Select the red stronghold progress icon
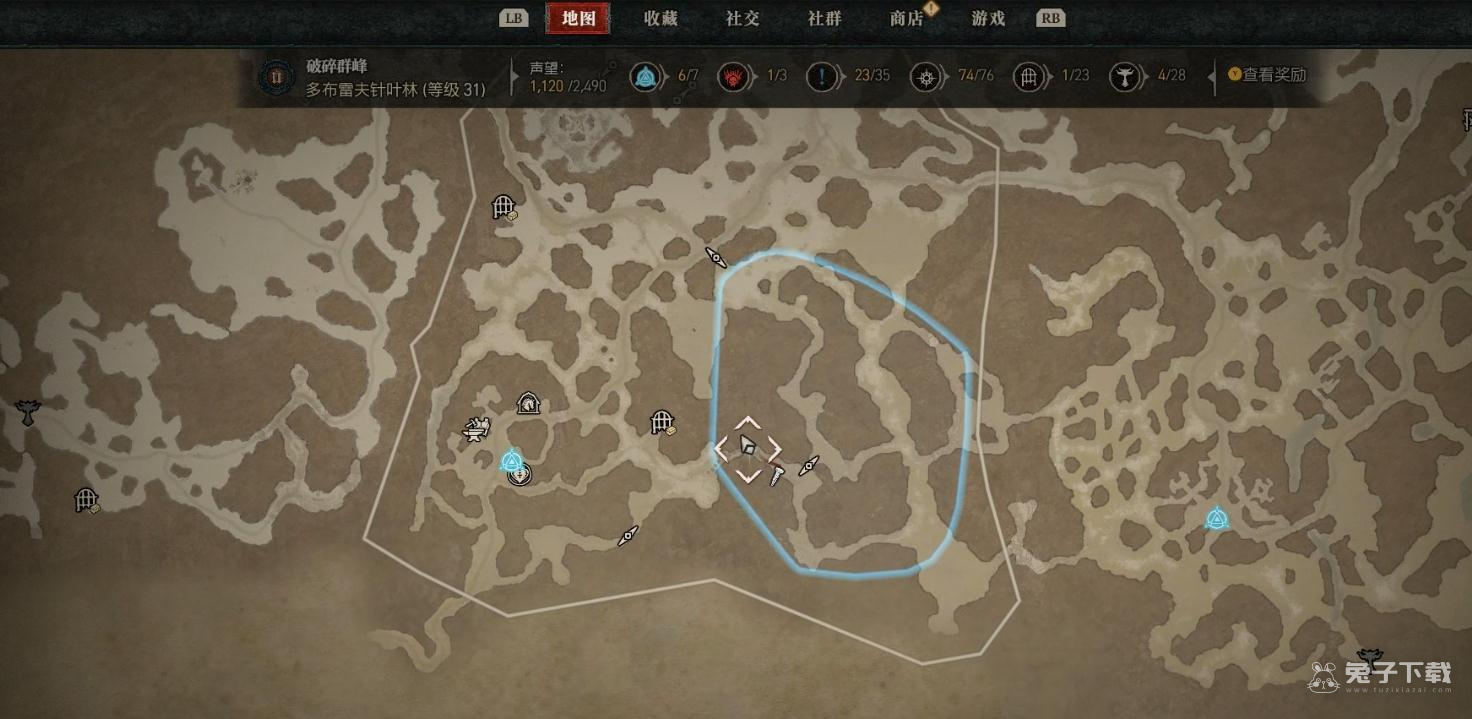Screen dimensions: 1472x719 (734, 76)
